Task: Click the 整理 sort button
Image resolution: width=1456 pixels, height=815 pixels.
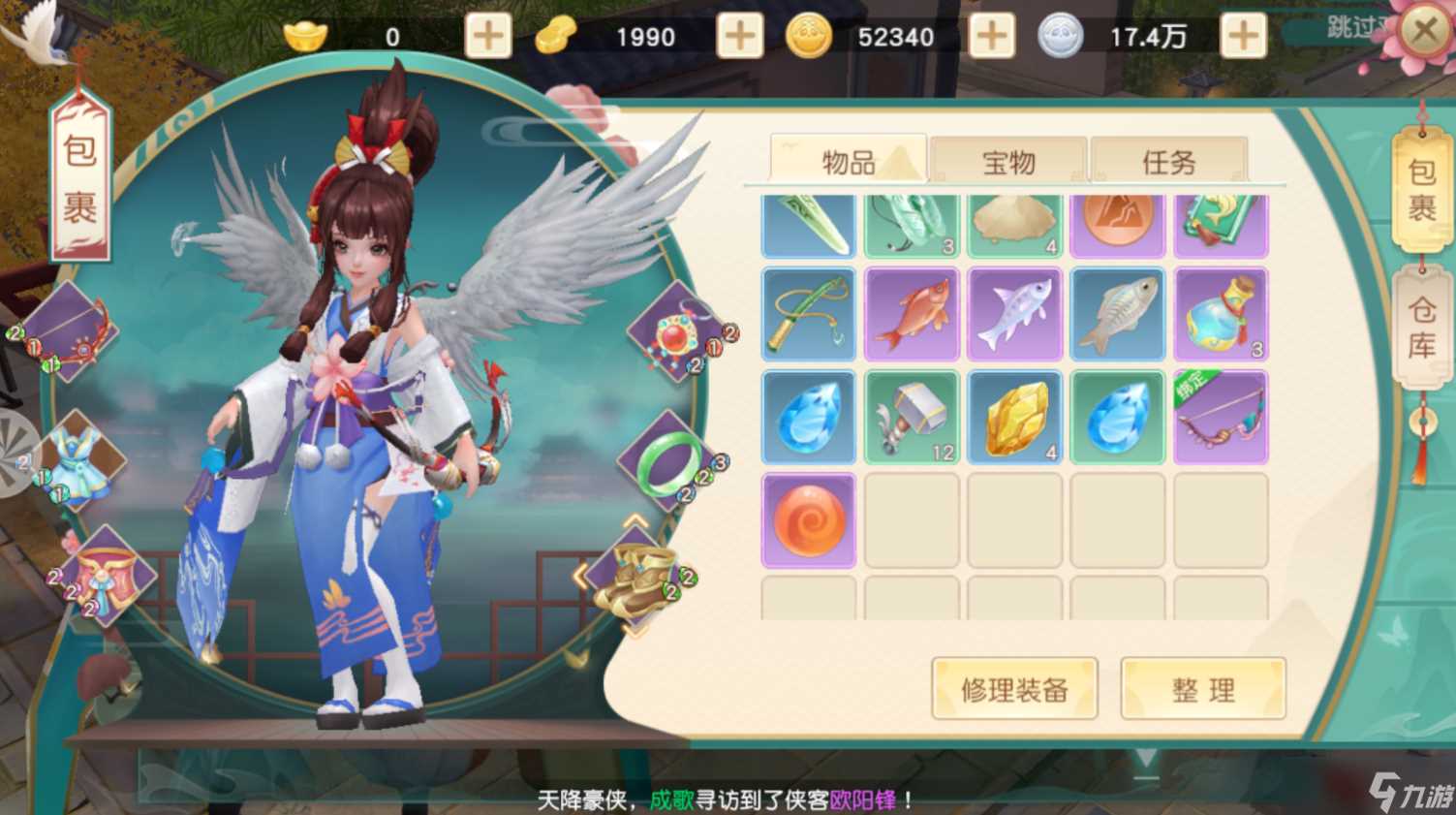Action: point(1202,689)
